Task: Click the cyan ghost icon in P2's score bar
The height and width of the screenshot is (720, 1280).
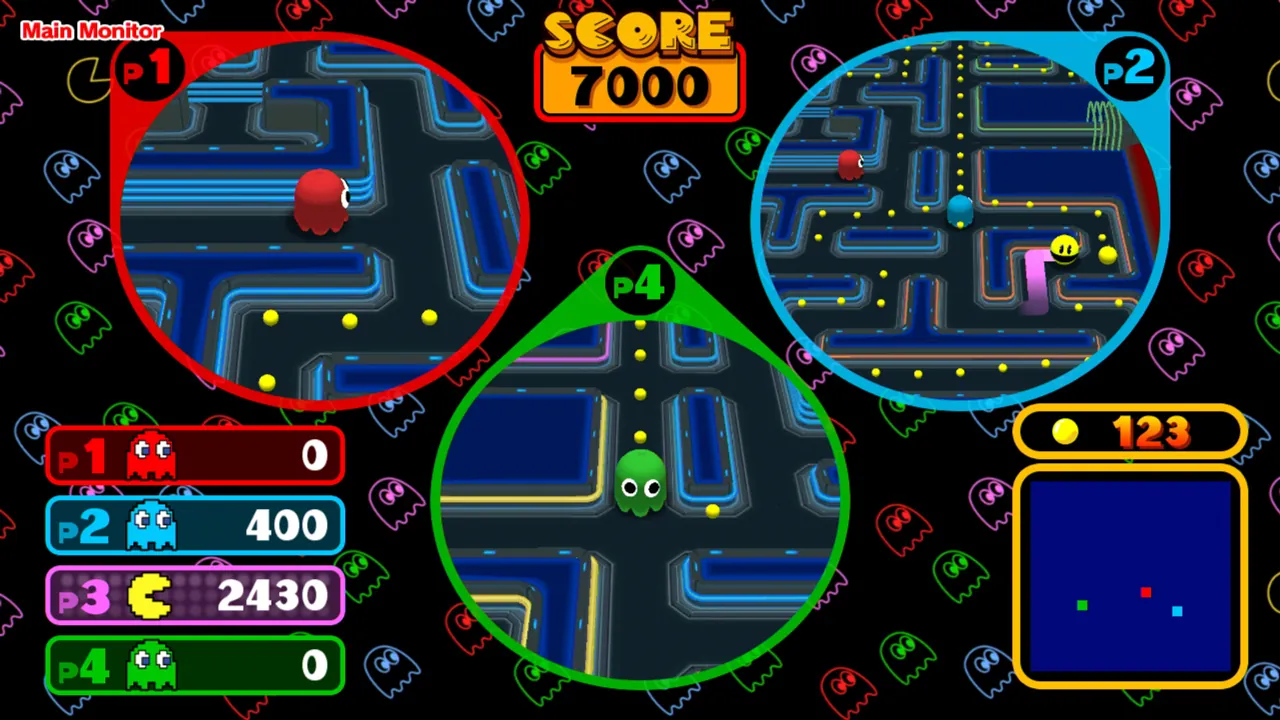Action: click(x=148, y=525)
